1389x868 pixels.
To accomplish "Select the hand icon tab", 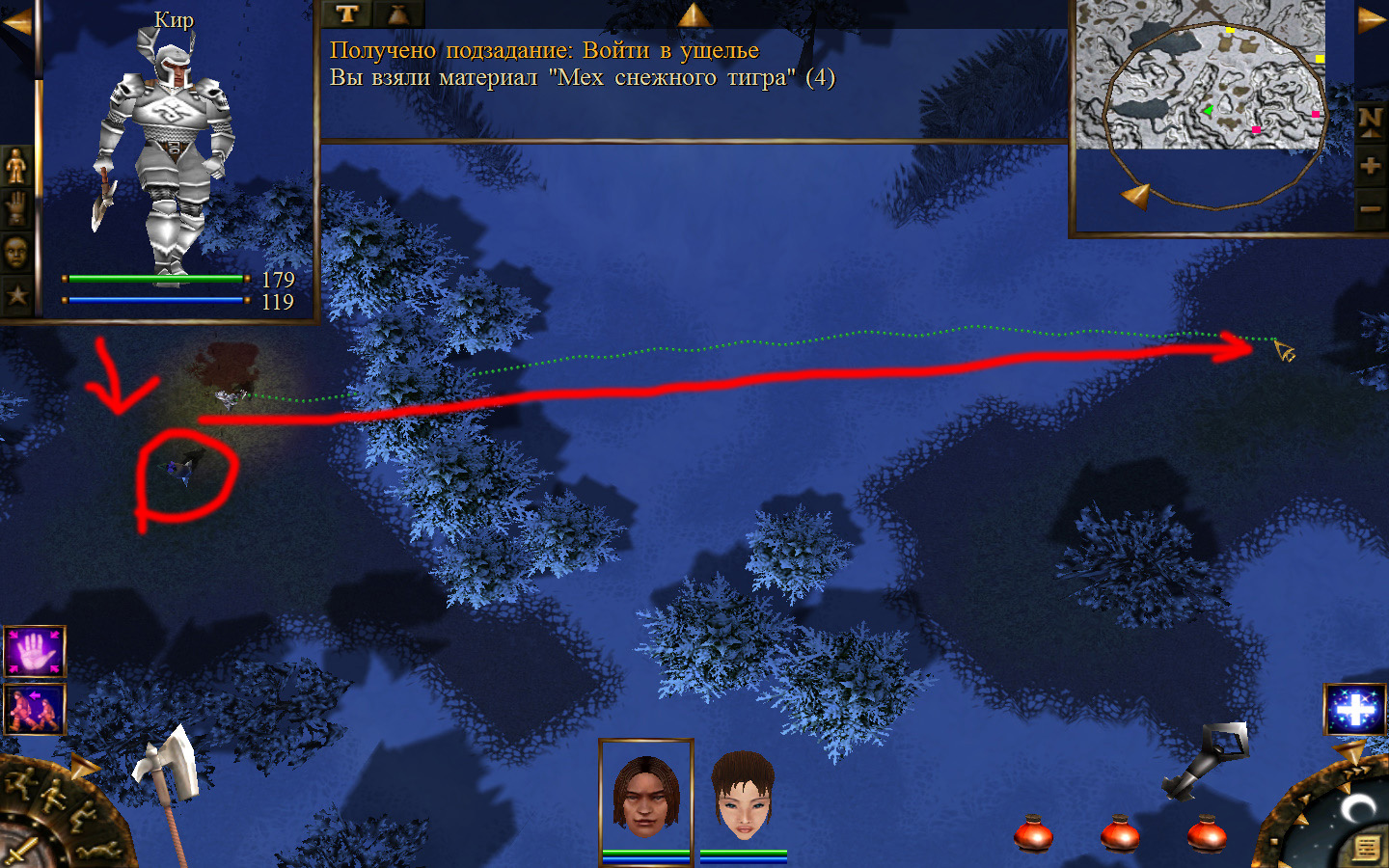I will tap(16, 208).
